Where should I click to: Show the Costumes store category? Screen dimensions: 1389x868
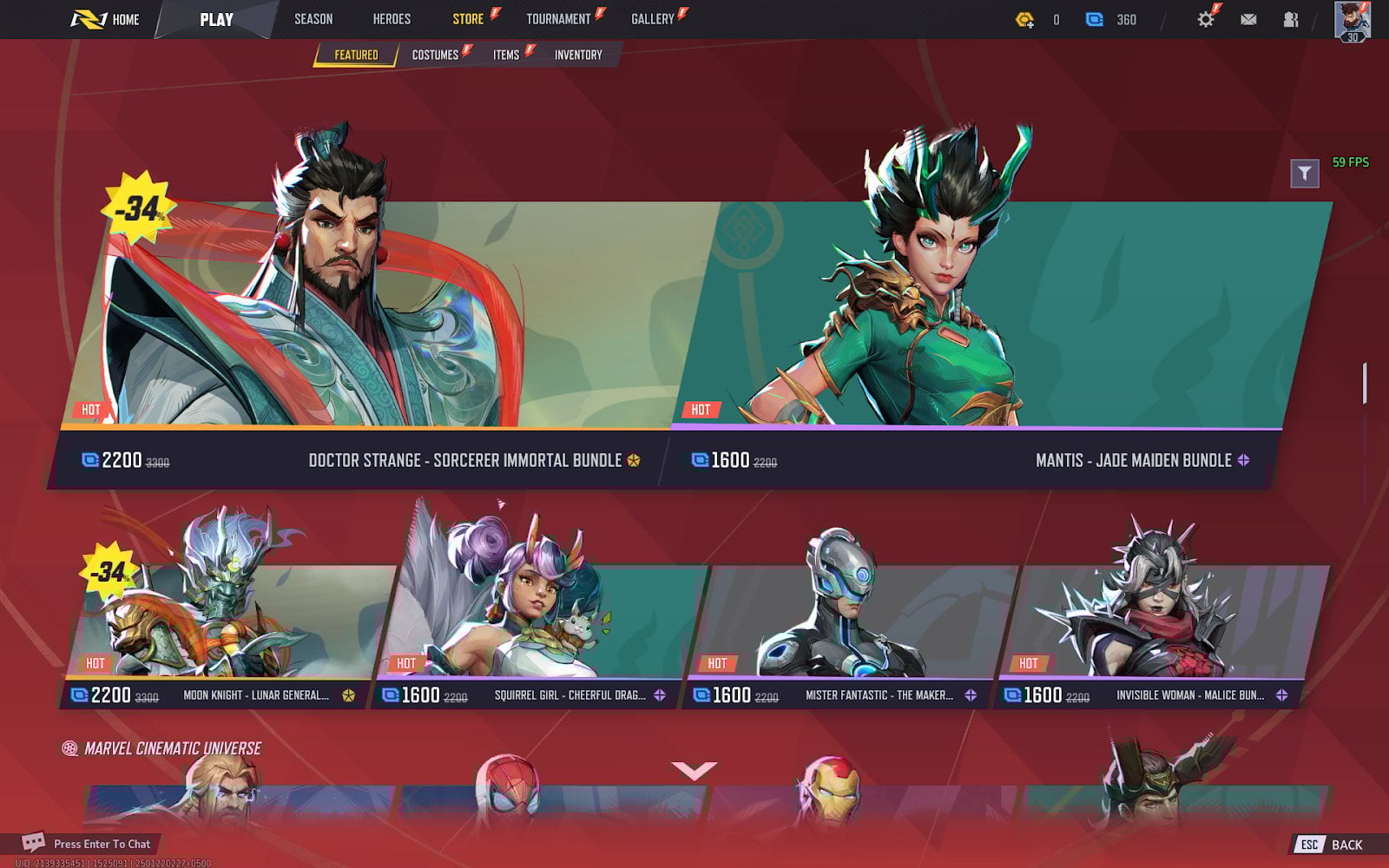tap(435, 55)
